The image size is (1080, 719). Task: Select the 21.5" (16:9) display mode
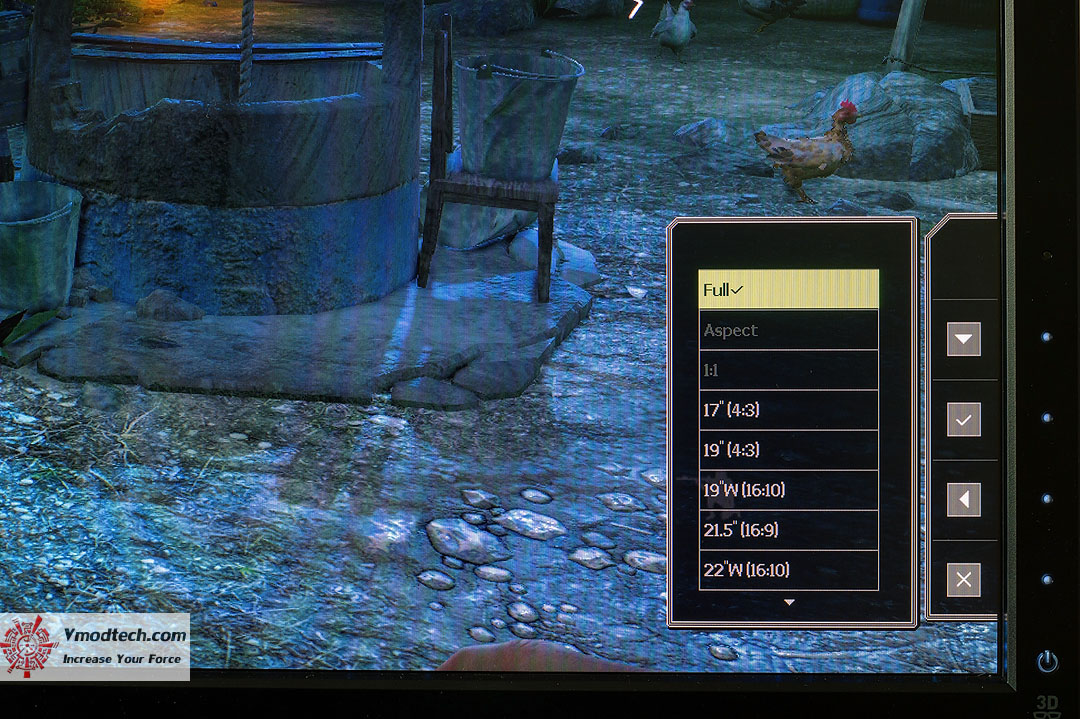[x=788, y=530]
